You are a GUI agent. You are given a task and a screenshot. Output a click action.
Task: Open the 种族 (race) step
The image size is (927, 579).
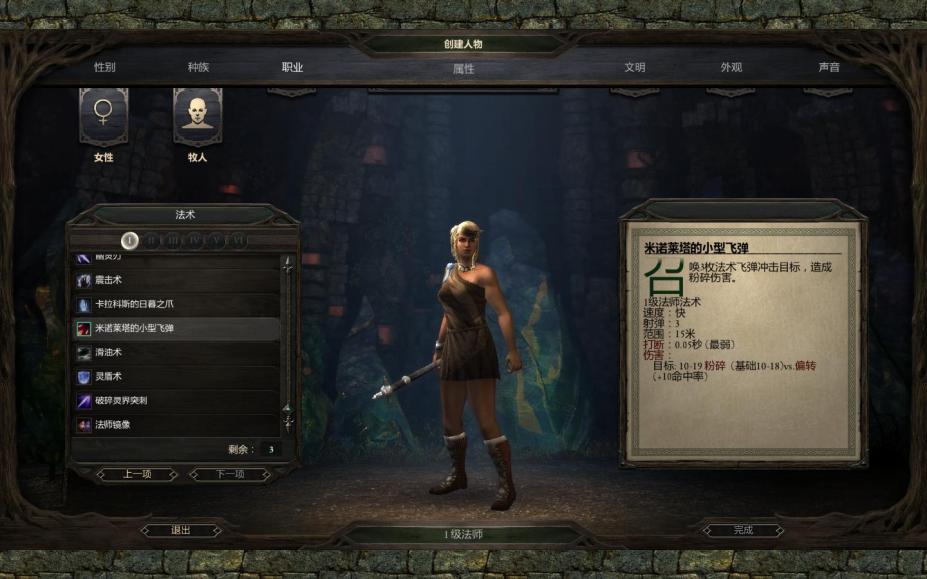[x=198, y=67]
